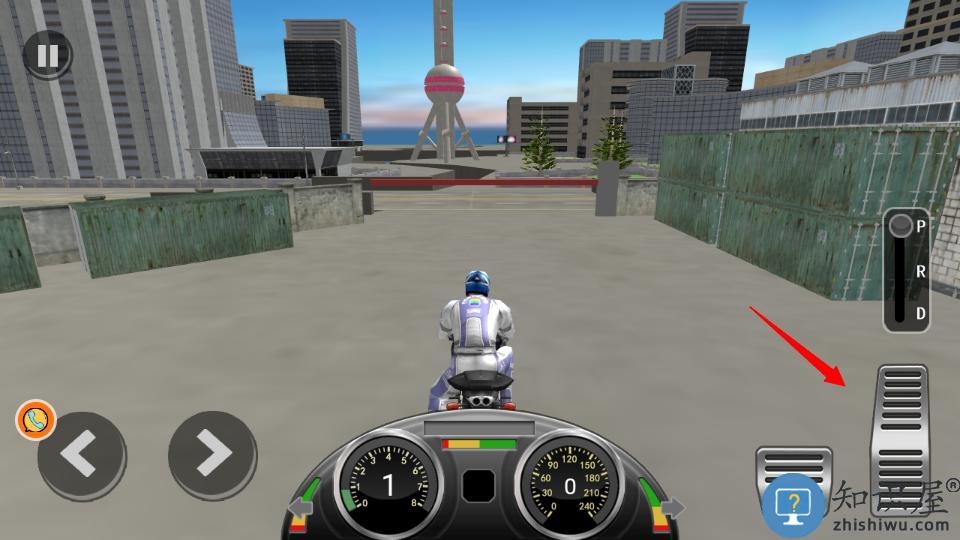
Task: Steer left with the left arrow button
Action: [x=82, y=456]
